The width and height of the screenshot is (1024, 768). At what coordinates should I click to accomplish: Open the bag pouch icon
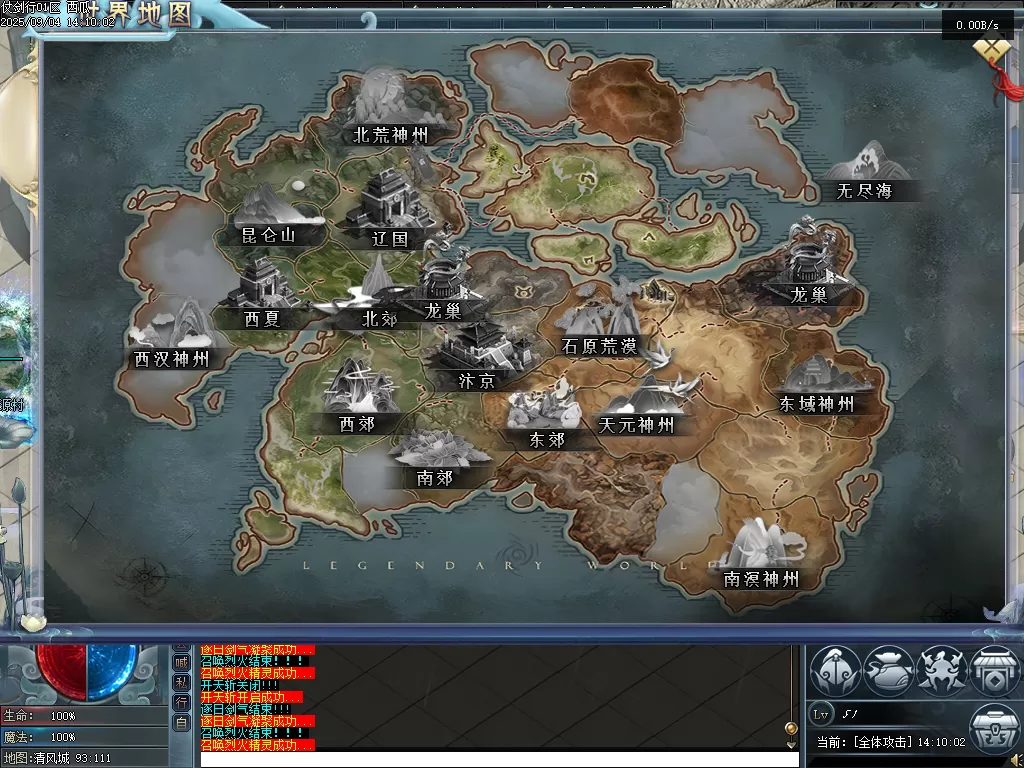tap(889, 670)
